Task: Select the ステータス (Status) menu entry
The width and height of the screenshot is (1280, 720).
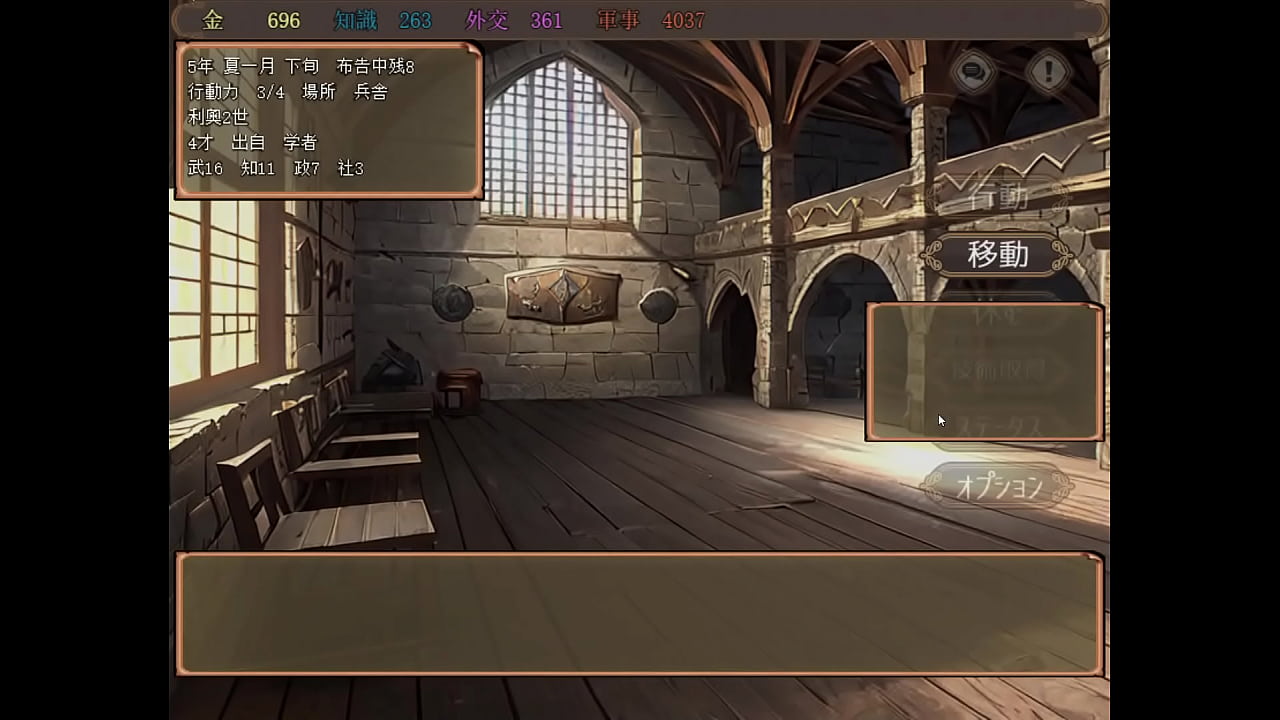Action: [x=997, y=428]
